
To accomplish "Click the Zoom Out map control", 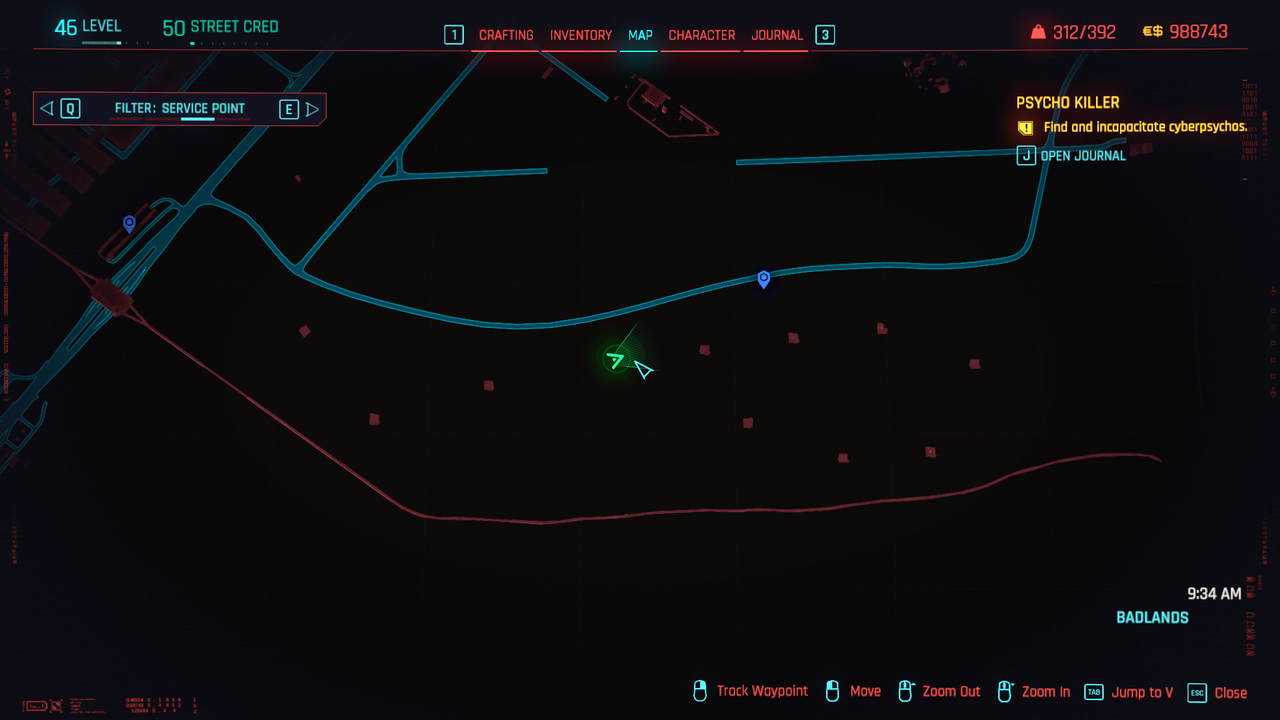I will 951,692.
